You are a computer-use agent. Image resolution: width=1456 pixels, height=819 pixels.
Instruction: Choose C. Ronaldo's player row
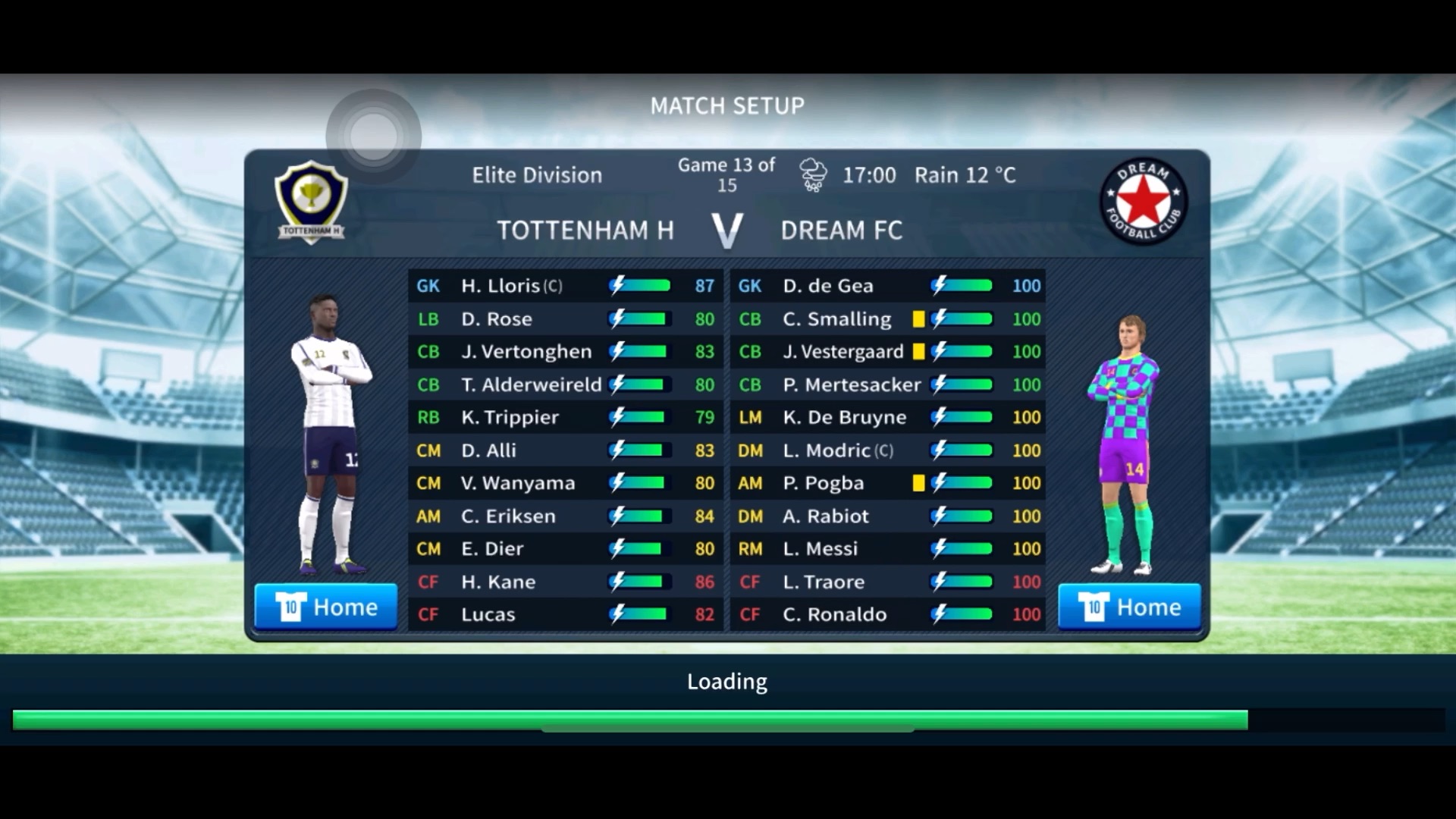[887, 614]
